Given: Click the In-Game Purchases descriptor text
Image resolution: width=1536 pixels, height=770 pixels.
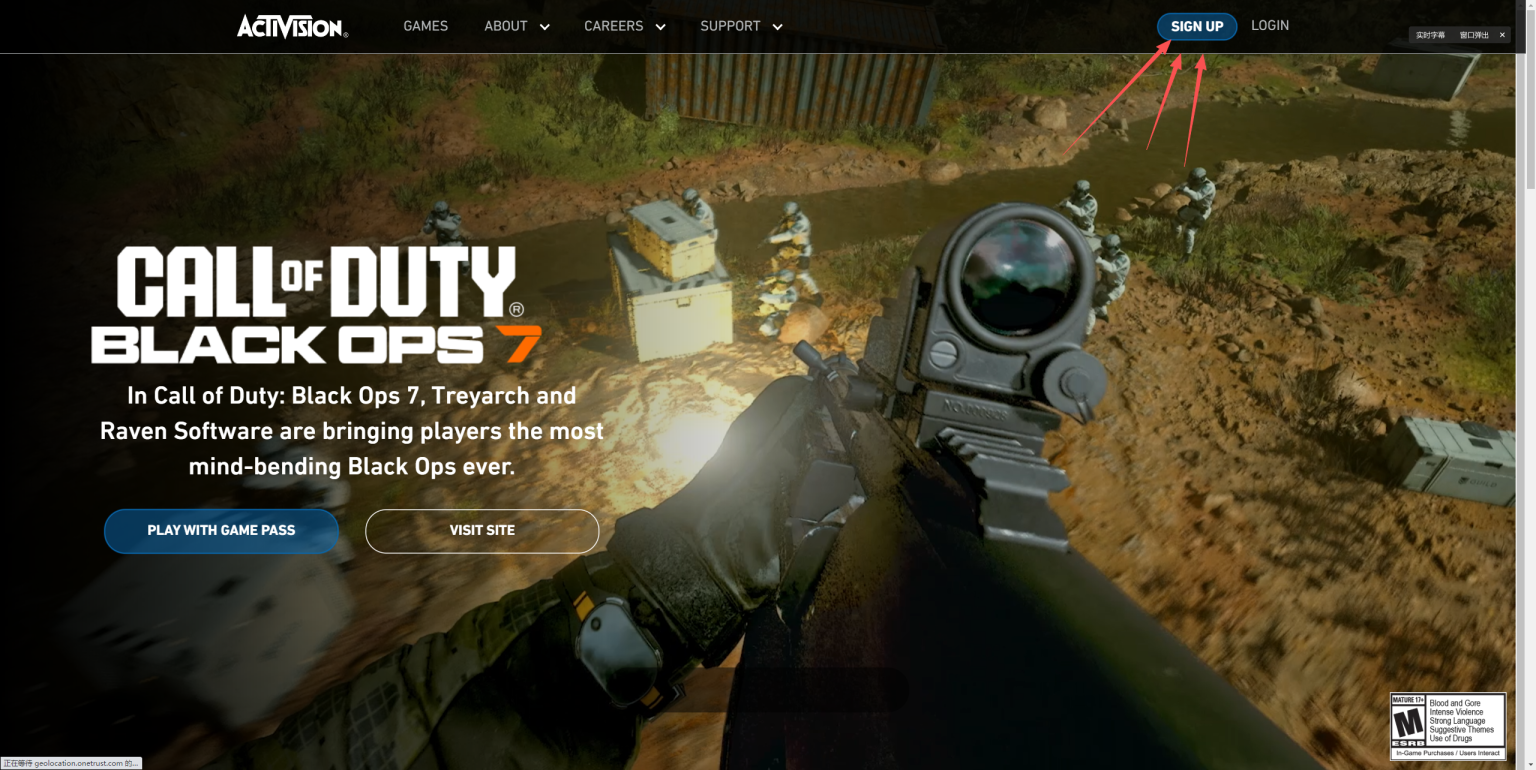Looking at the screenshot, I should [1447, 752].
